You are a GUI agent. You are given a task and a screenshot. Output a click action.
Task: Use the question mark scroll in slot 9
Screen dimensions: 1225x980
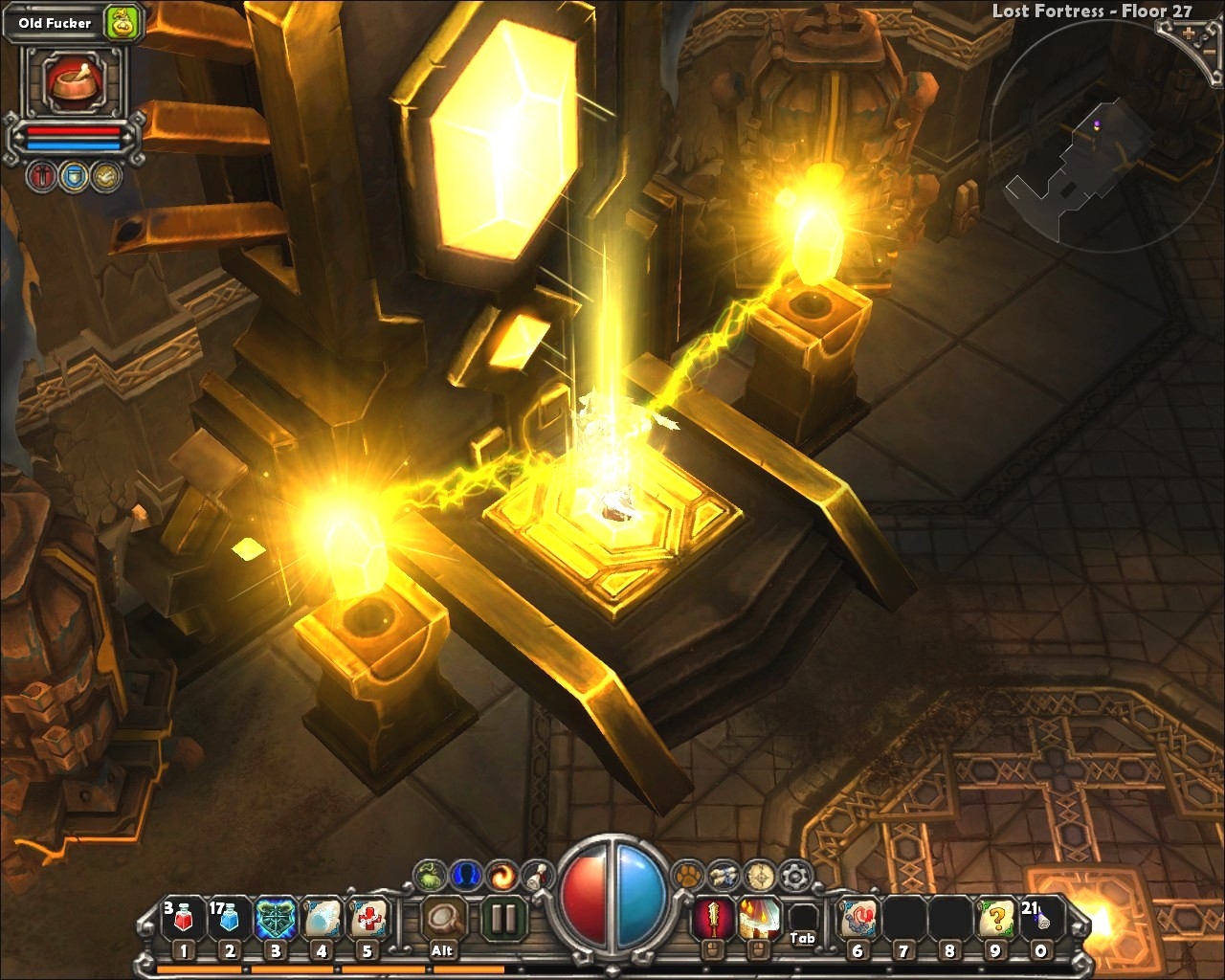[x=995, y=920]
